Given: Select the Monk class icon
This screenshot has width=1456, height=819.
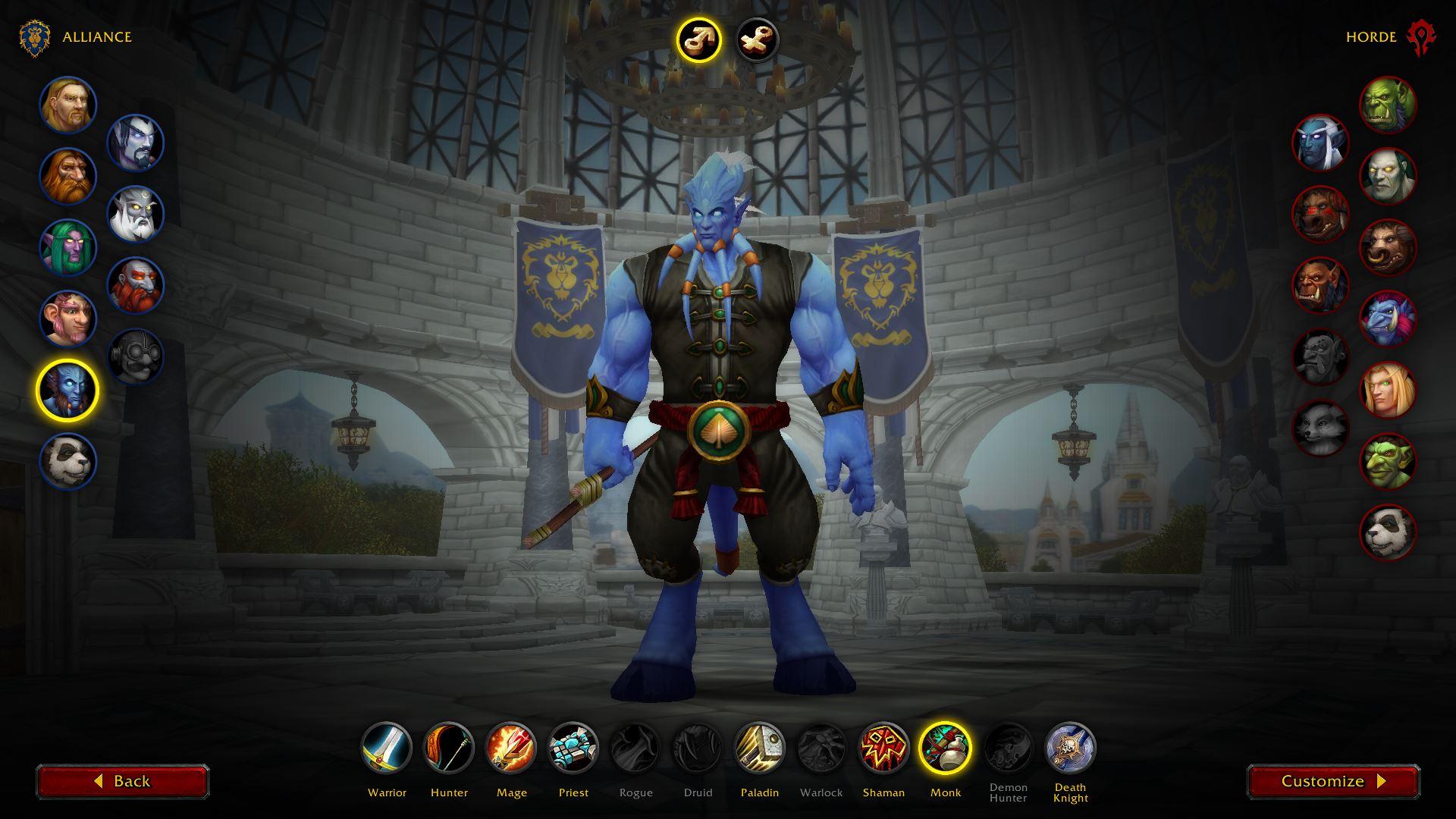Looking at the screenshot, I should (946, 748).
